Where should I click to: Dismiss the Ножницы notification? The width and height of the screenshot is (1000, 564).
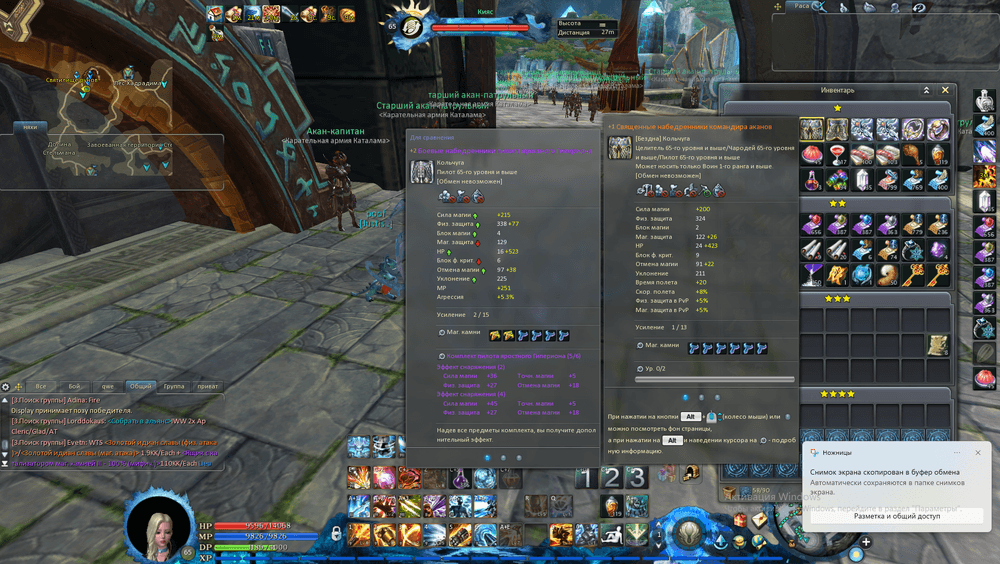978,453
